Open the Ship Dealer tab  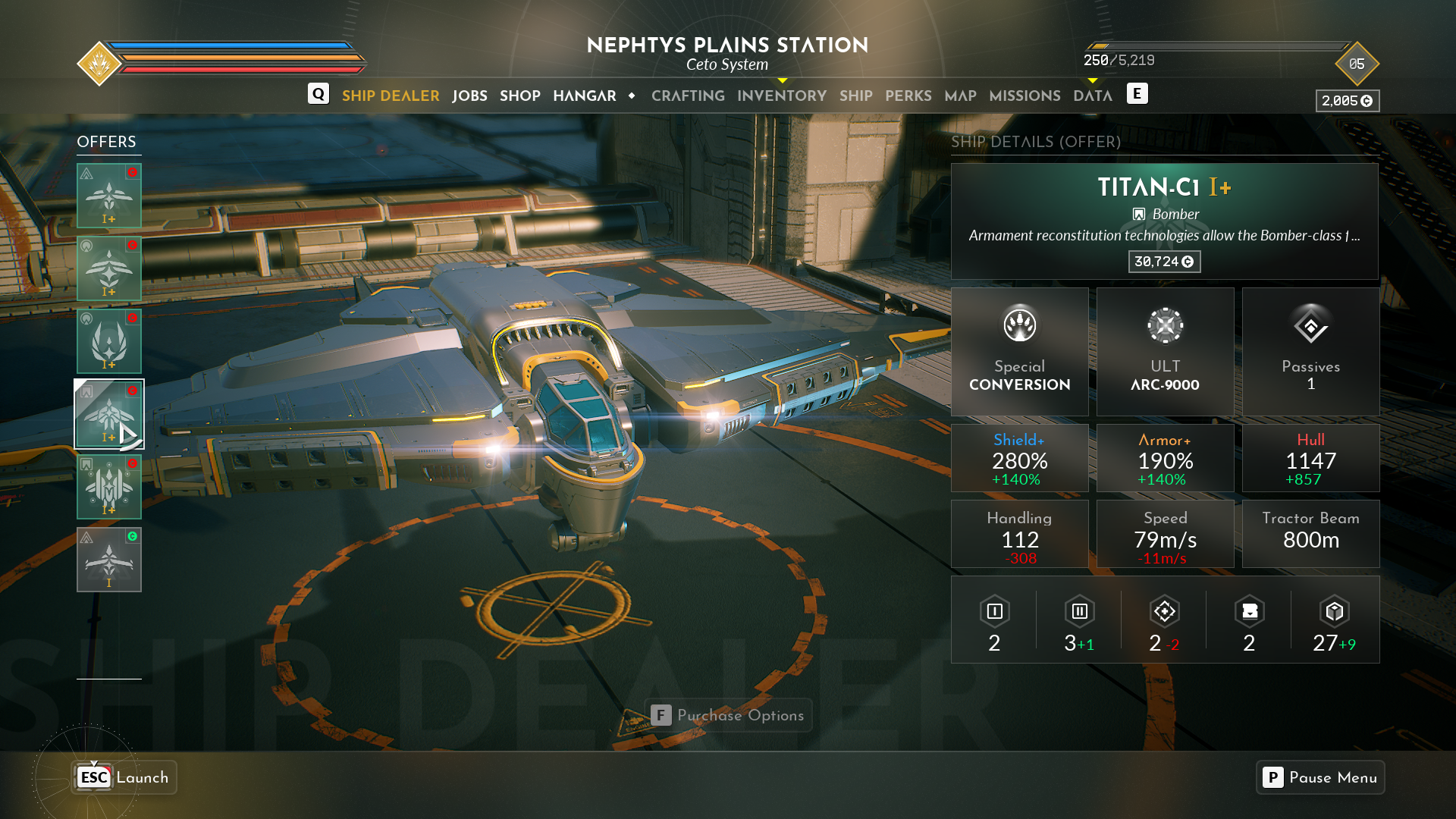point(391,96)
